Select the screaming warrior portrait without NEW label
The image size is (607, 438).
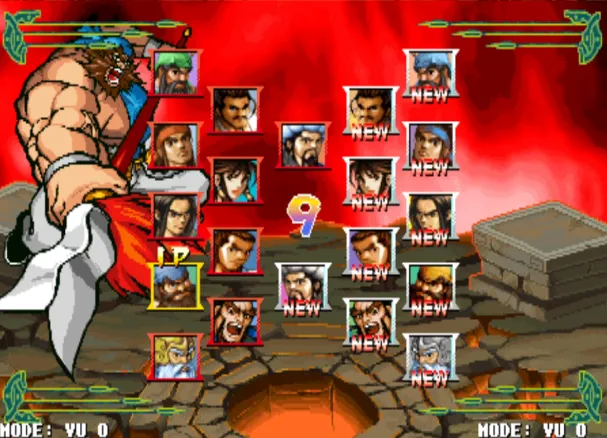(x=236, y=321)
